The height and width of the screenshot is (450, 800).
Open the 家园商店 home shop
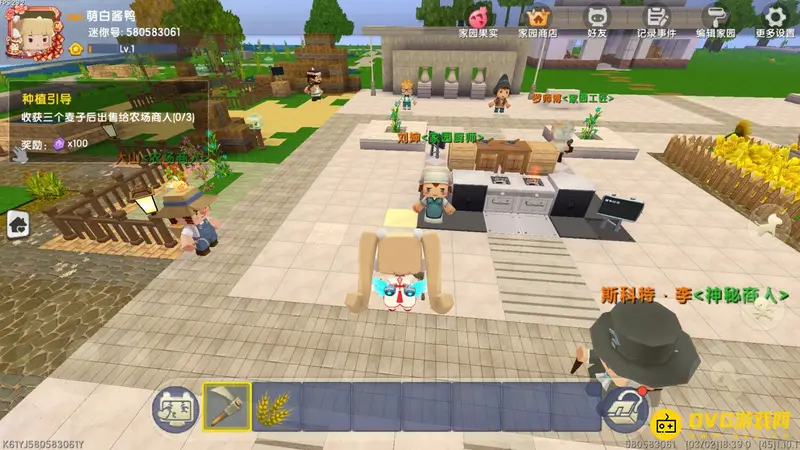point(537,19)
